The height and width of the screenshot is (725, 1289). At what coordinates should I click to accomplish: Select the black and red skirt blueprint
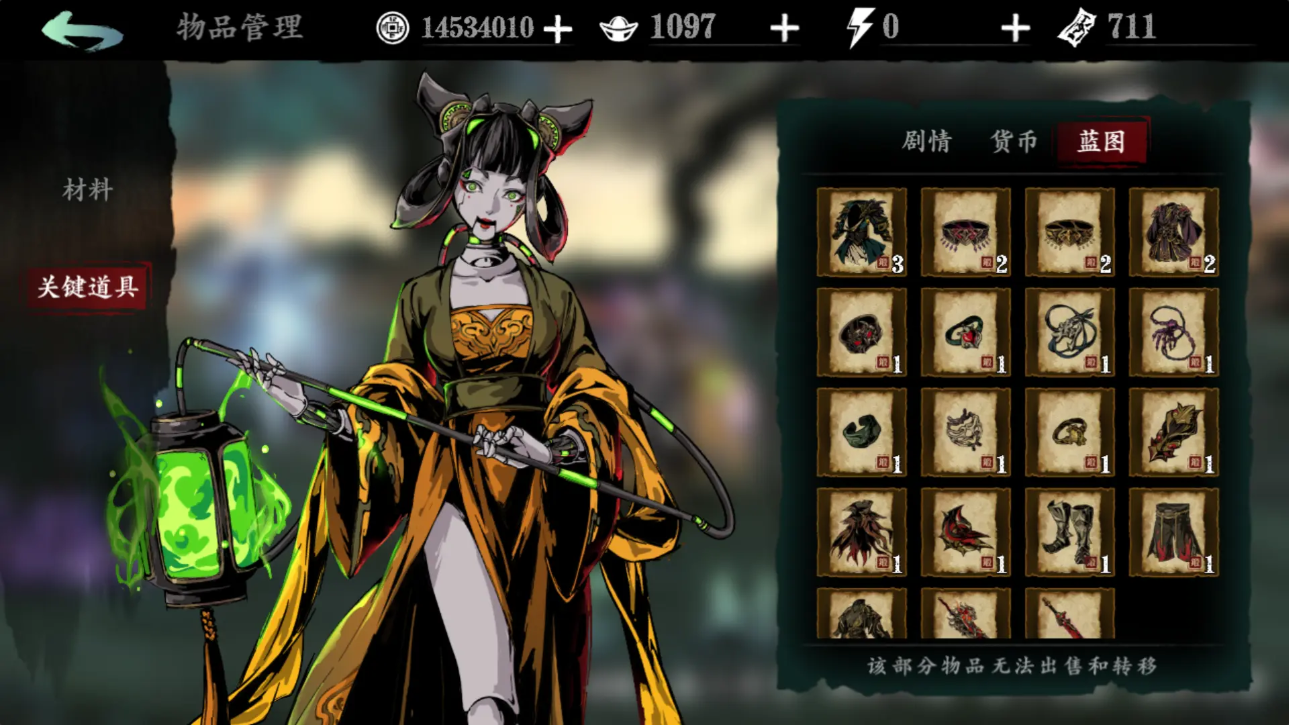[1173, 532]
